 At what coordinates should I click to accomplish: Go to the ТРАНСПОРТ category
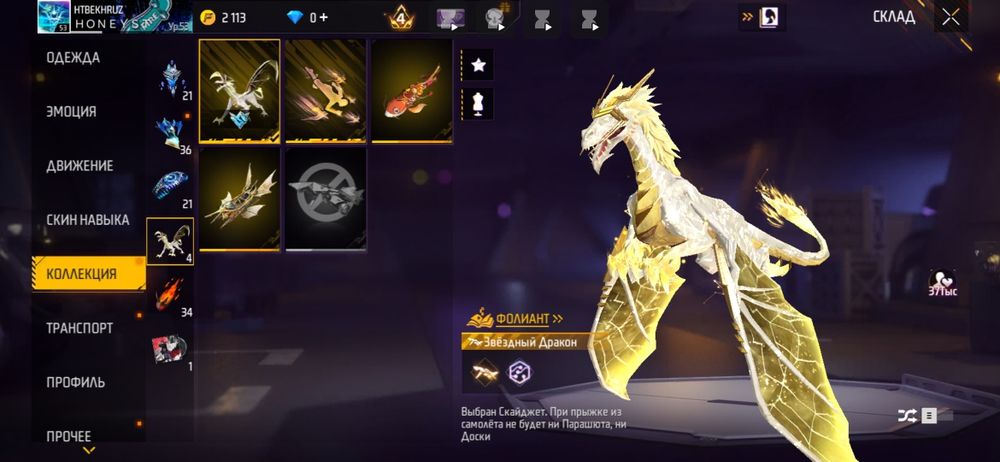[x=79, y=328]
